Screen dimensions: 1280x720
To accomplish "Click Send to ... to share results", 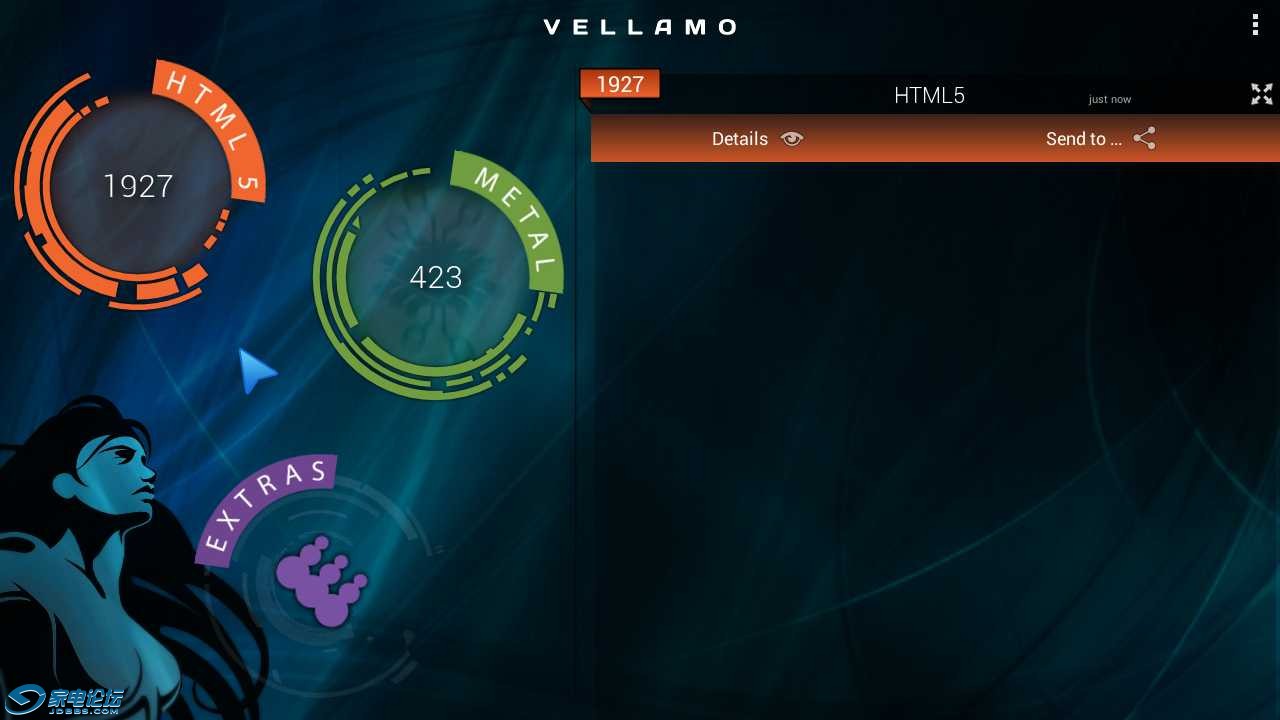I will 1084,139.
